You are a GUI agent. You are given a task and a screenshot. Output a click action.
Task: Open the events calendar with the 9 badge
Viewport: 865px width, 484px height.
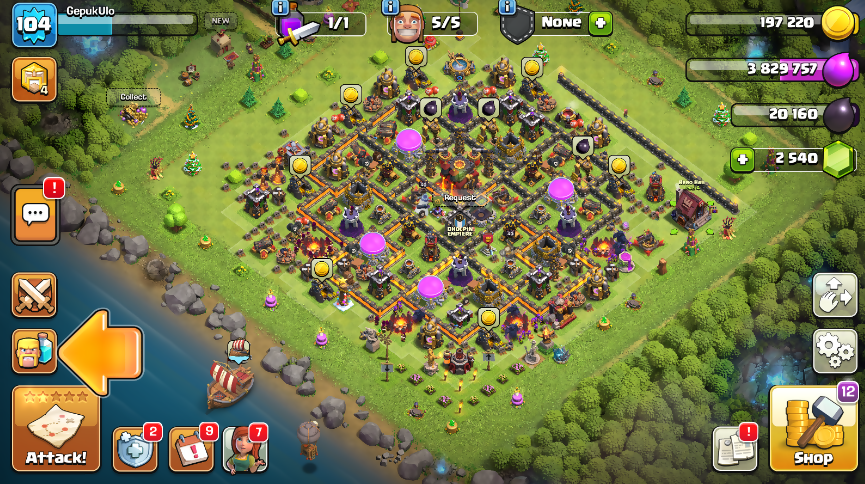click(191, 448)
